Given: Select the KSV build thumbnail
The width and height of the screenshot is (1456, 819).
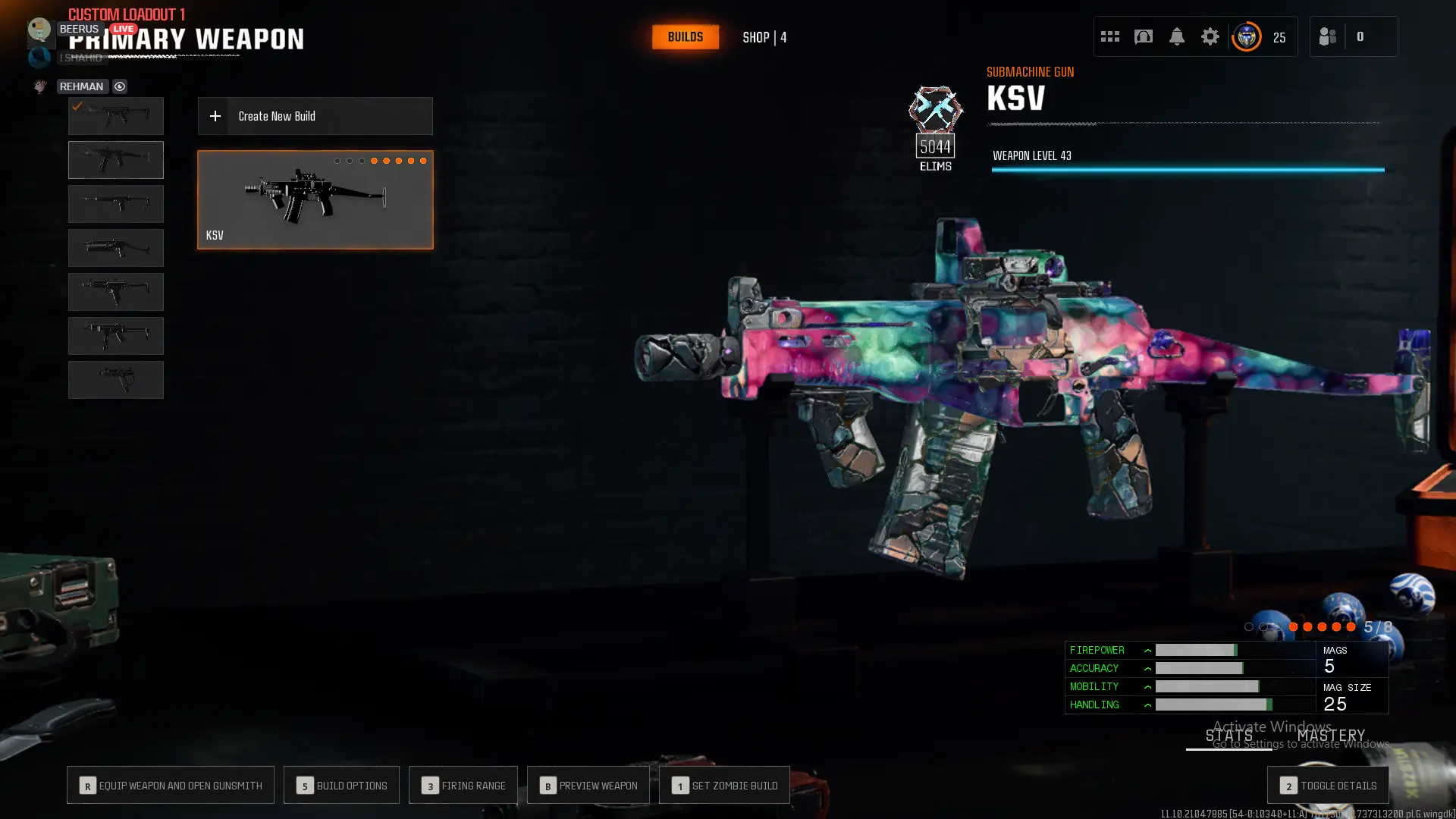Looking at the screenshot, I should click(x=314, y=199).
